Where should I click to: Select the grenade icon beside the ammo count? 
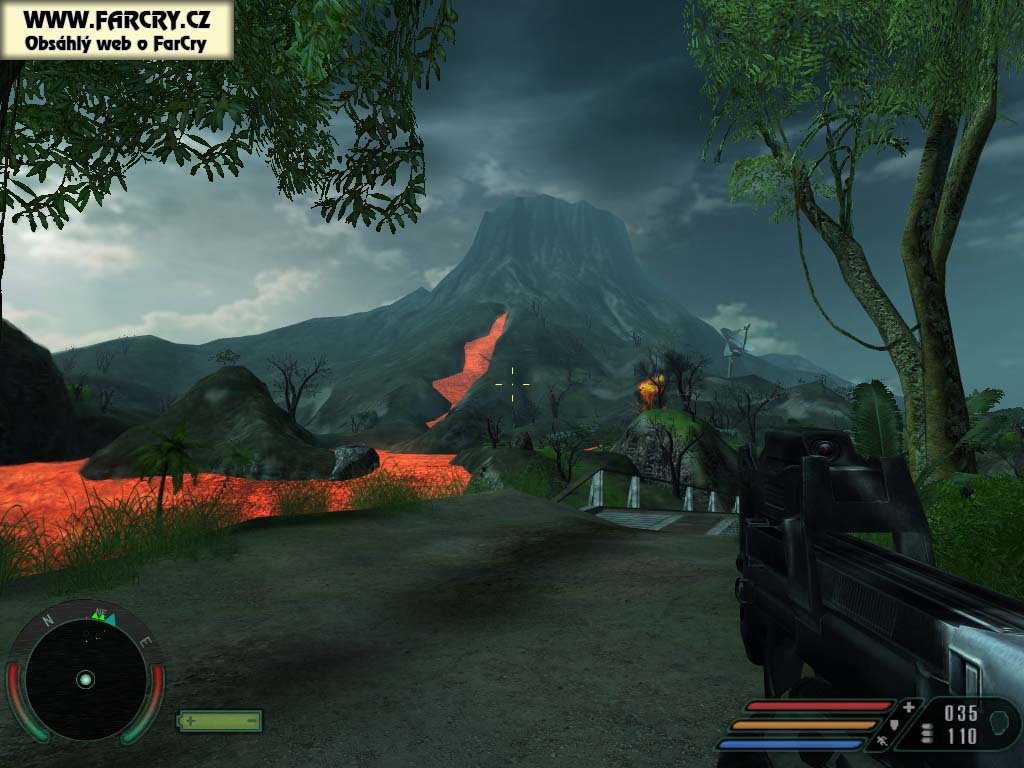[998, 720]
